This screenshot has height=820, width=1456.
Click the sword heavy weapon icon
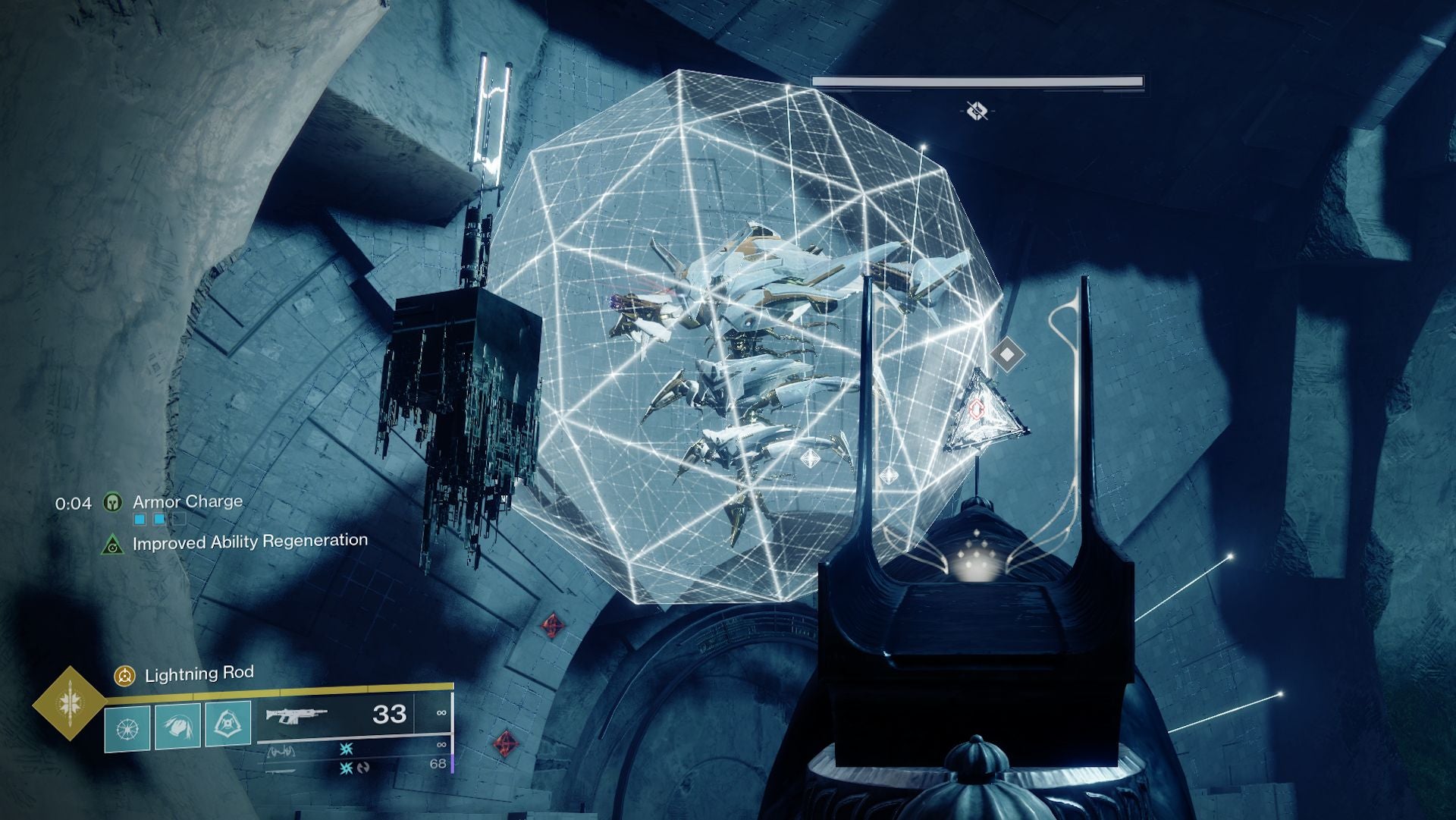click(281, 772)
